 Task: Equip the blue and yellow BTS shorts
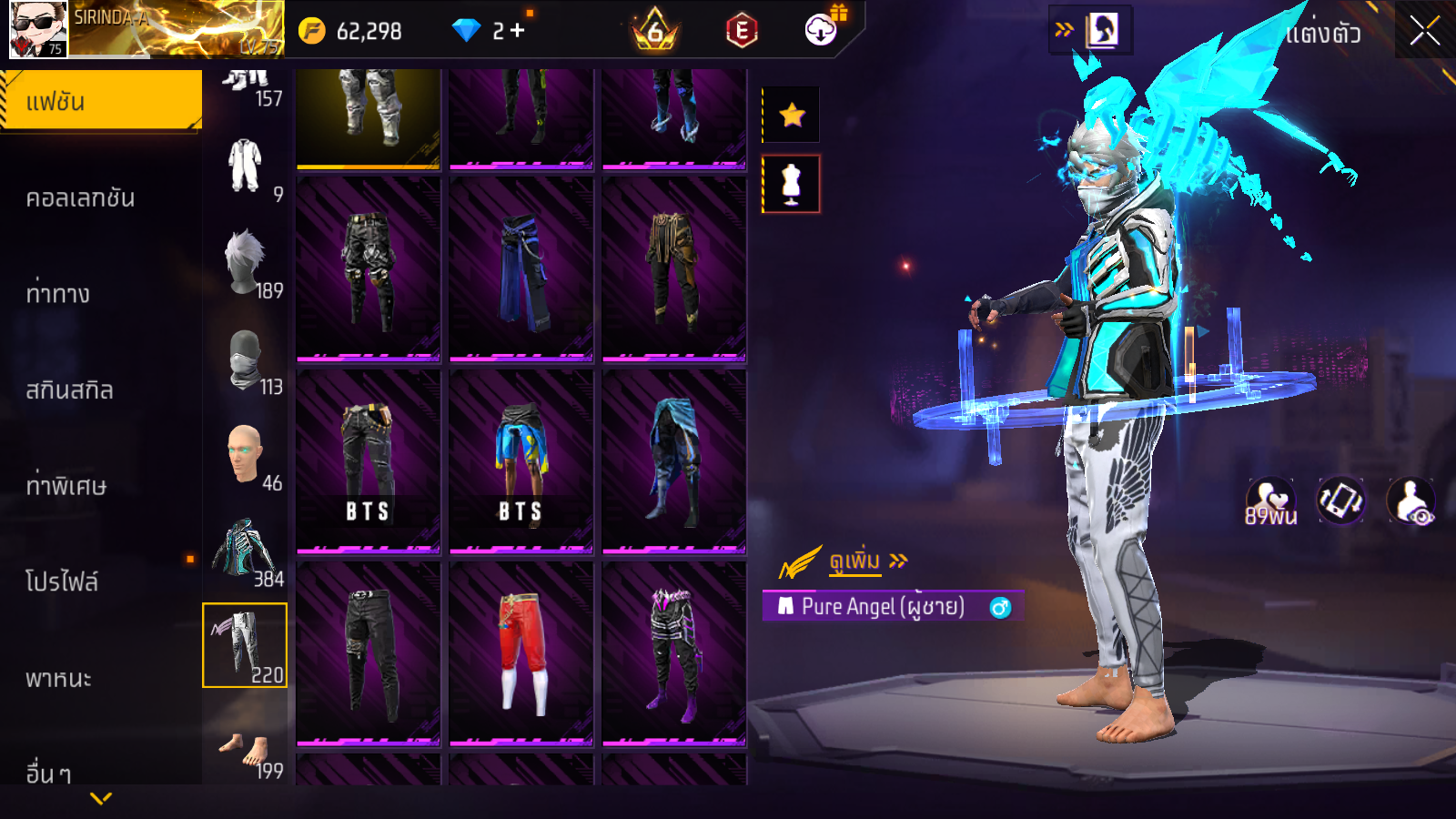521,460
